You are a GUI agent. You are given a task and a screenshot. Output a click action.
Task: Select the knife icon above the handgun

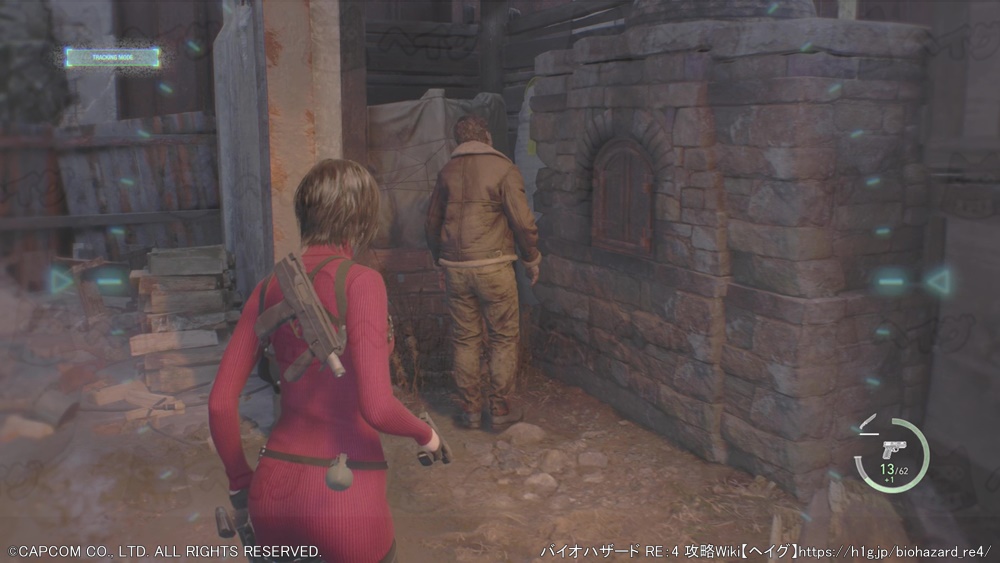point(867,421)
